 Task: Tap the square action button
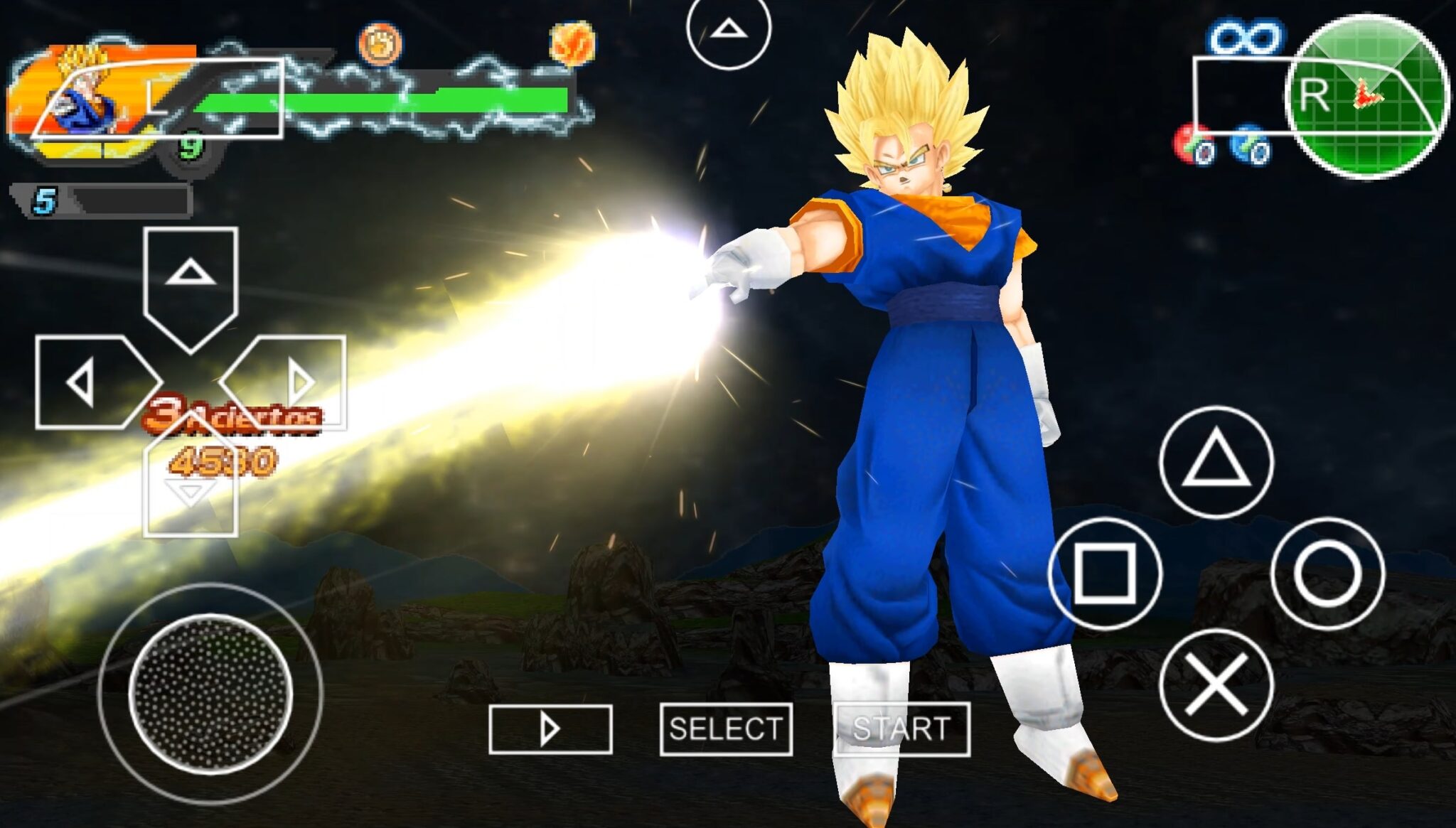tap(1105, 573)
